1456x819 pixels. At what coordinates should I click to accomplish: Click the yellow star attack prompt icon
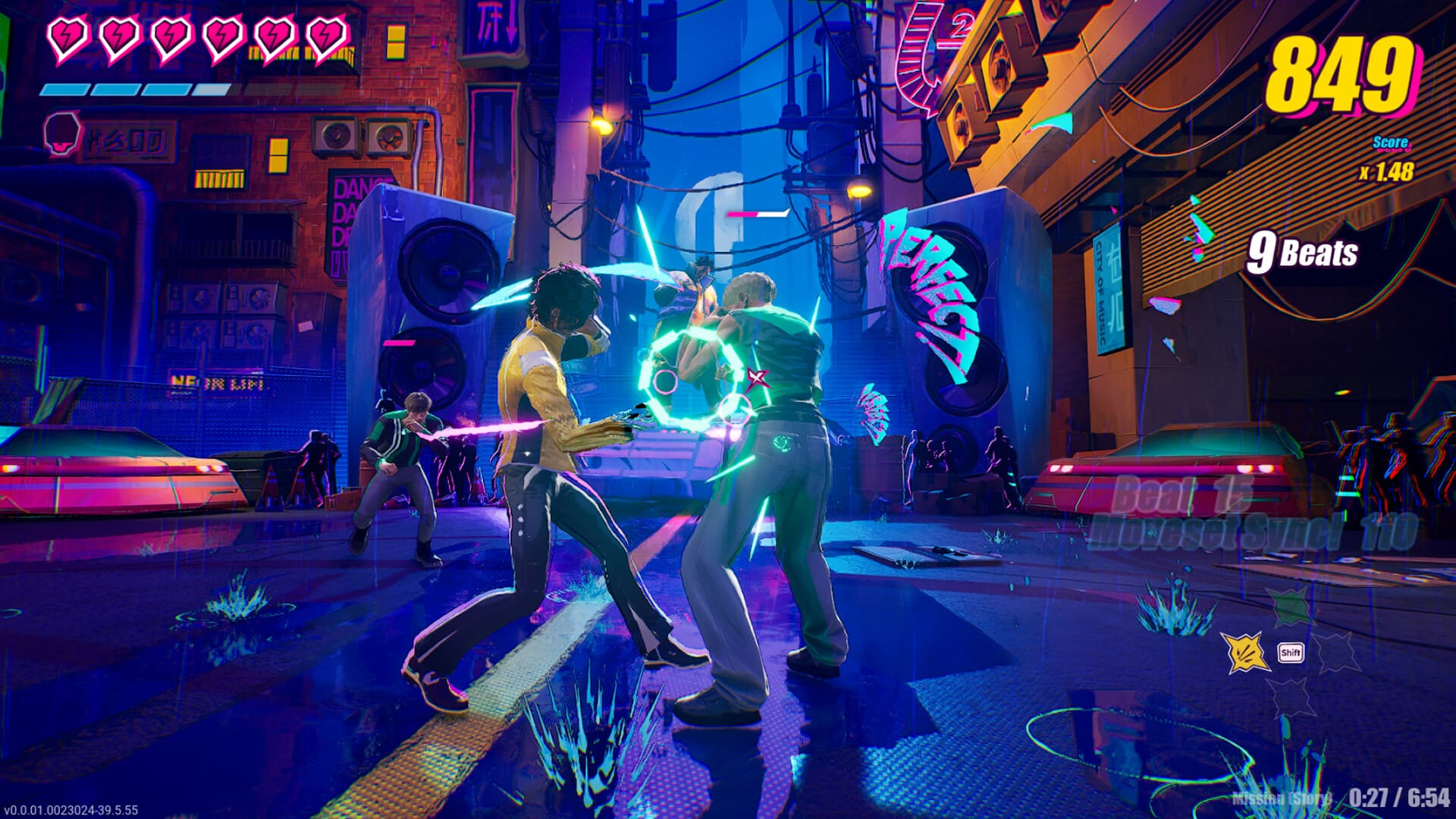[x=1244, y=651]
